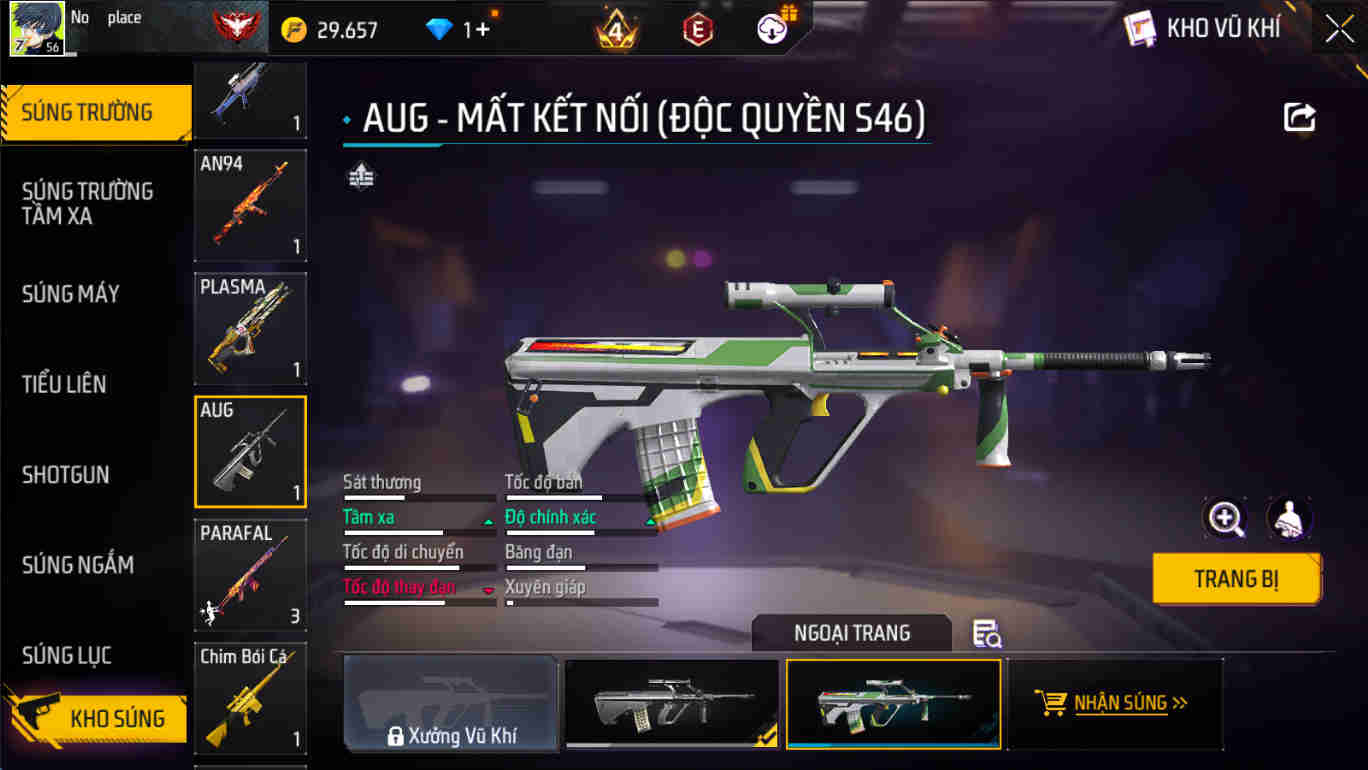This screenshot has height=770, width=1368.
Task: Open the Ngoại Trang tab
Action: 852,633
